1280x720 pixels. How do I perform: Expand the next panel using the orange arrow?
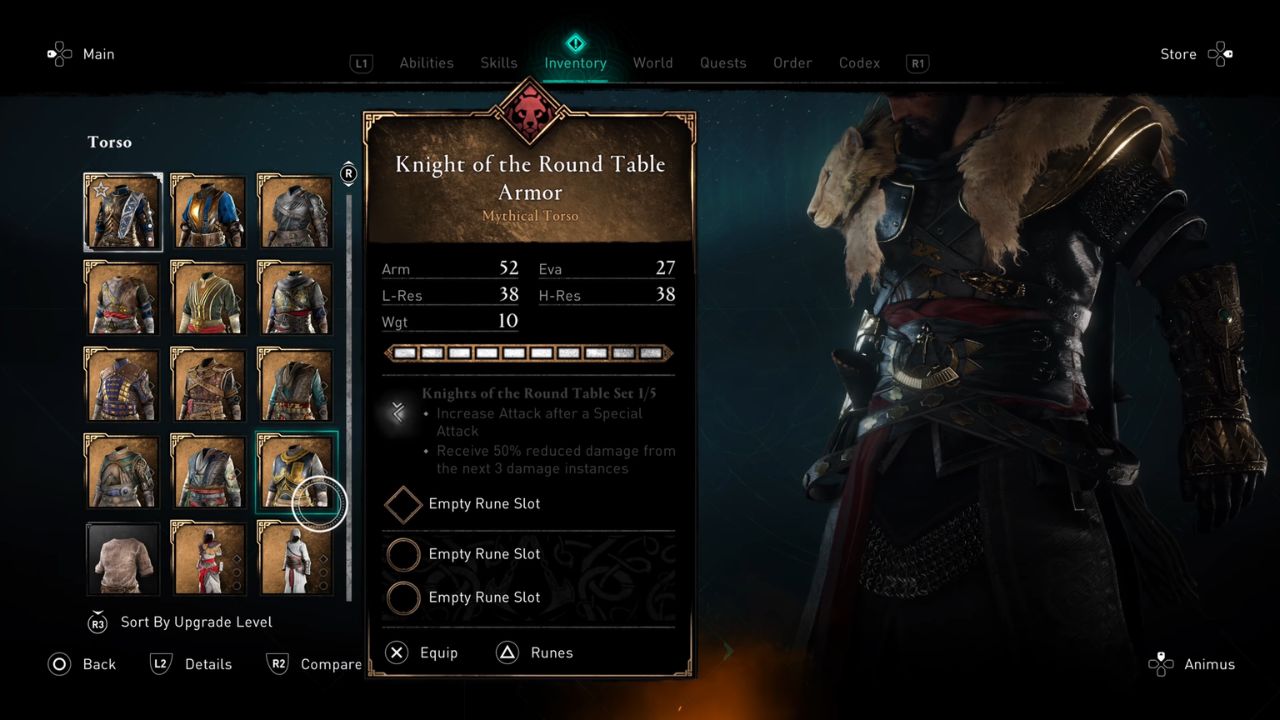(727, 651)
